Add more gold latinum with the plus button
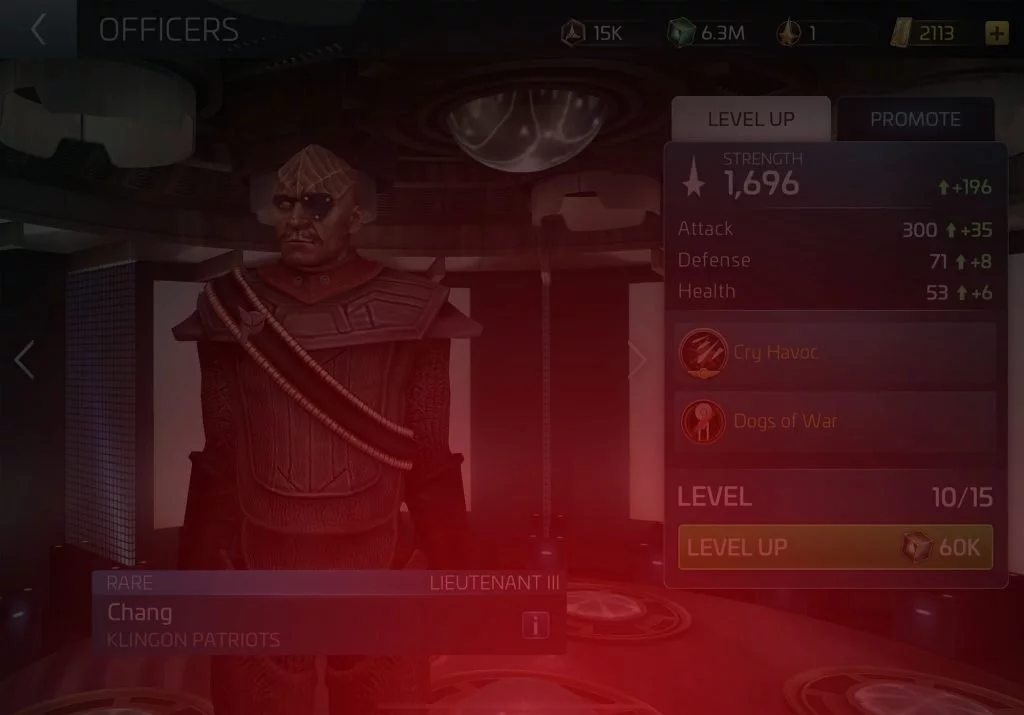Screen dimensions: 1024x715 [x=996, y=33]
